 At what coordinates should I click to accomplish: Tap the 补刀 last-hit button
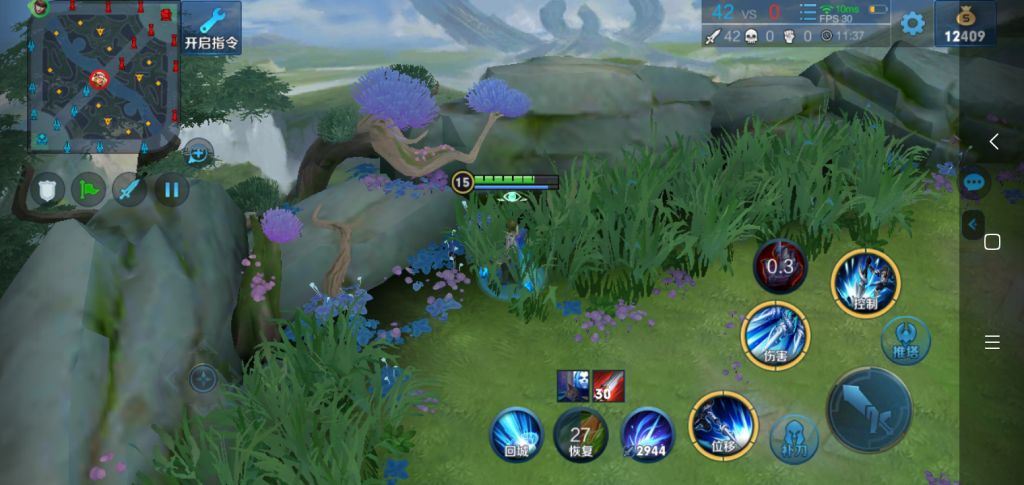tap(794, 439)
